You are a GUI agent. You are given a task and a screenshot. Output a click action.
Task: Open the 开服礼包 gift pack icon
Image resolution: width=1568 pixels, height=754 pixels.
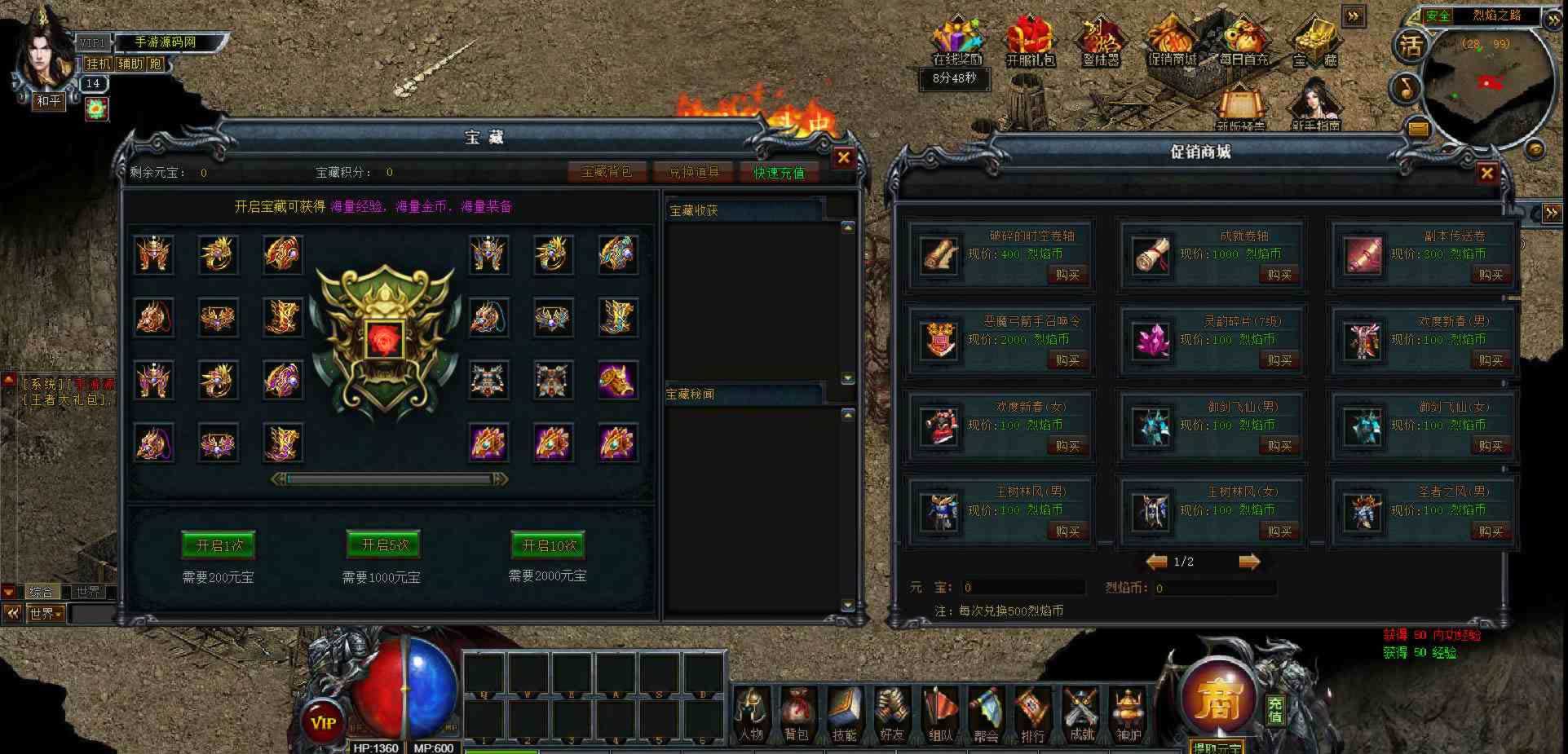click(x=1030, y=43)
